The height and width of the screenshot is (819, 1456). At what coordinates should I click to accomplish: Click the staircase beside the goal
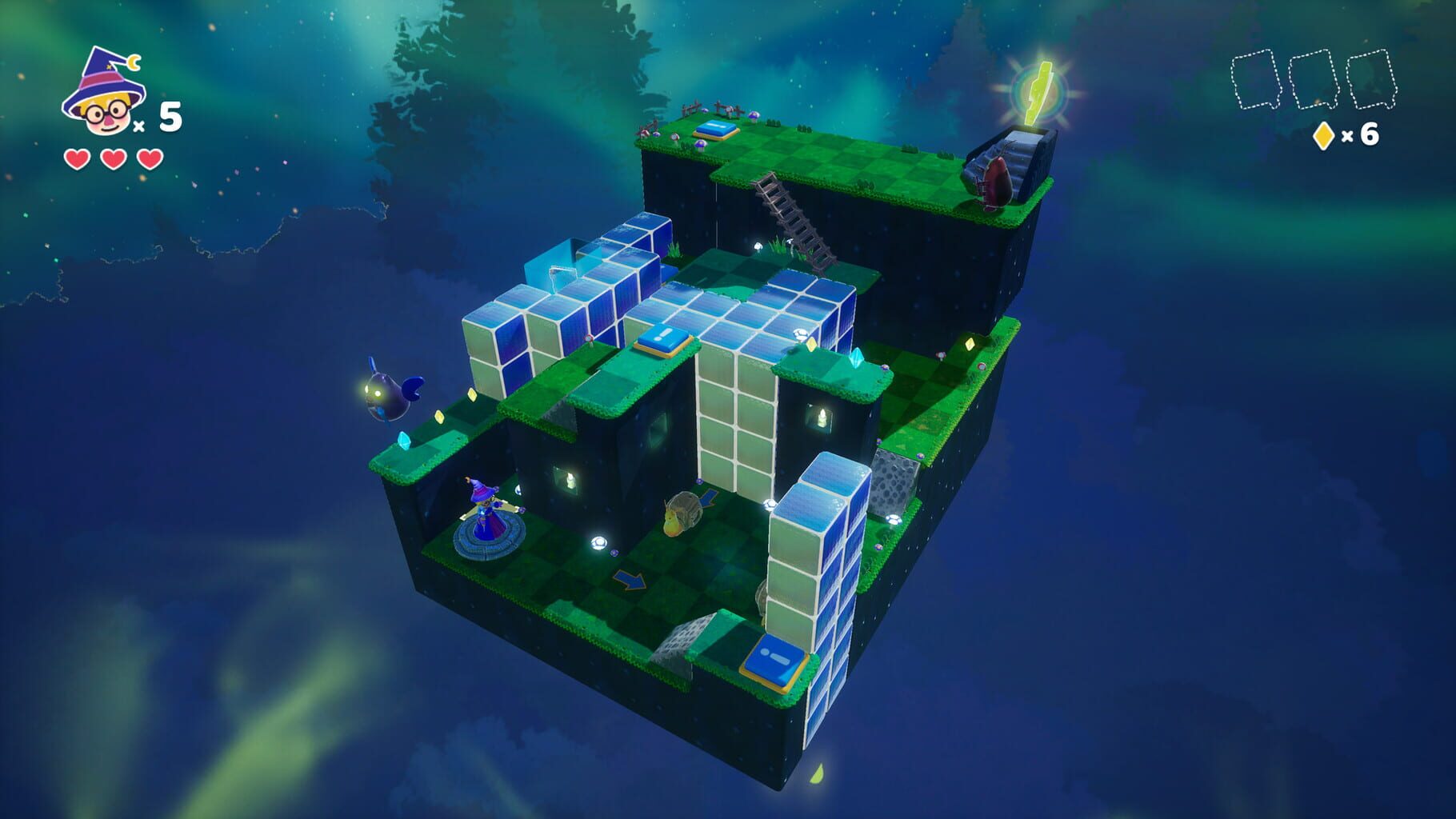[x=1017, y=157]
